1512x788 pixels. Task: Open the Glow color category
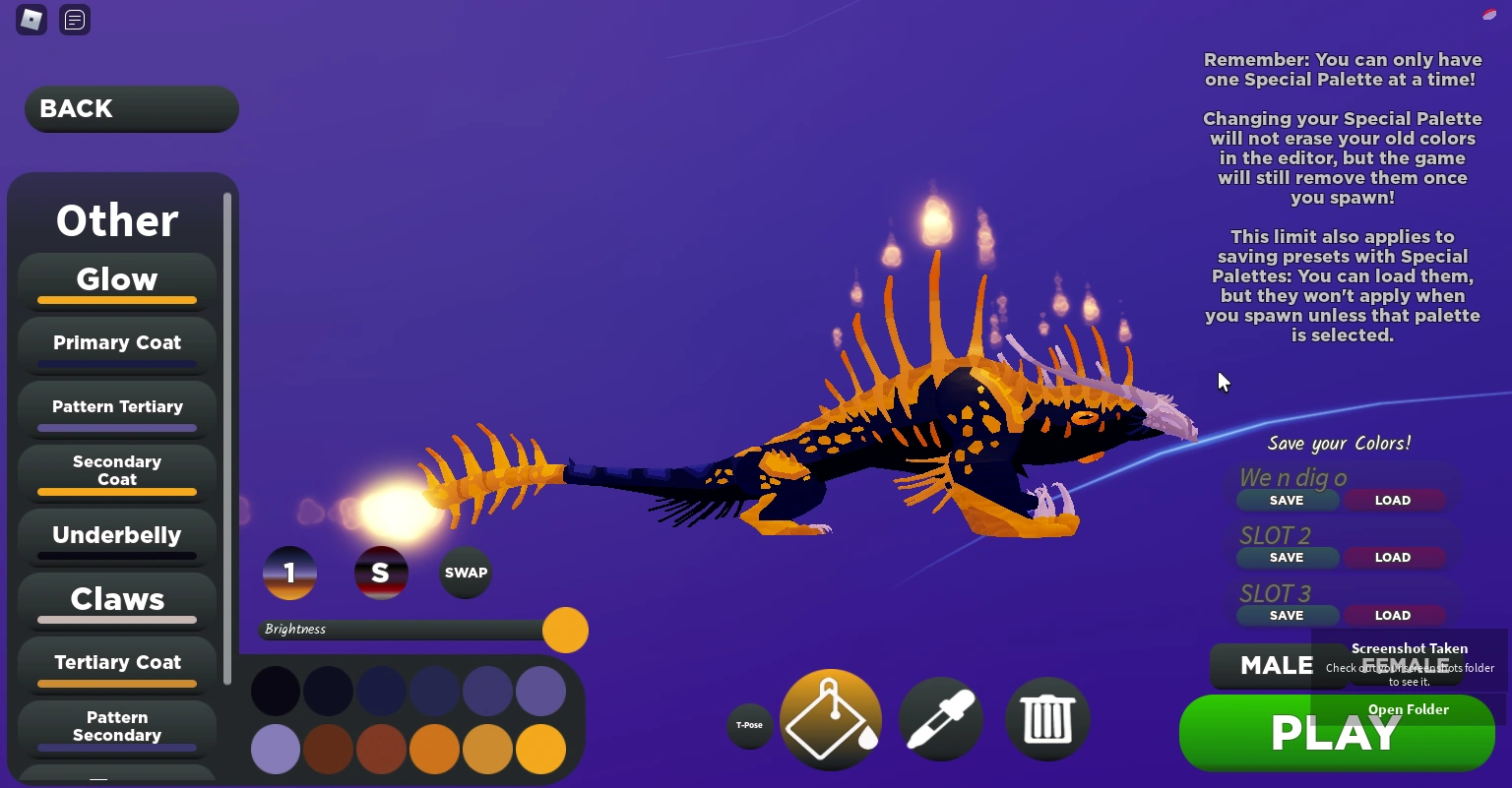(x=116, y=279)
